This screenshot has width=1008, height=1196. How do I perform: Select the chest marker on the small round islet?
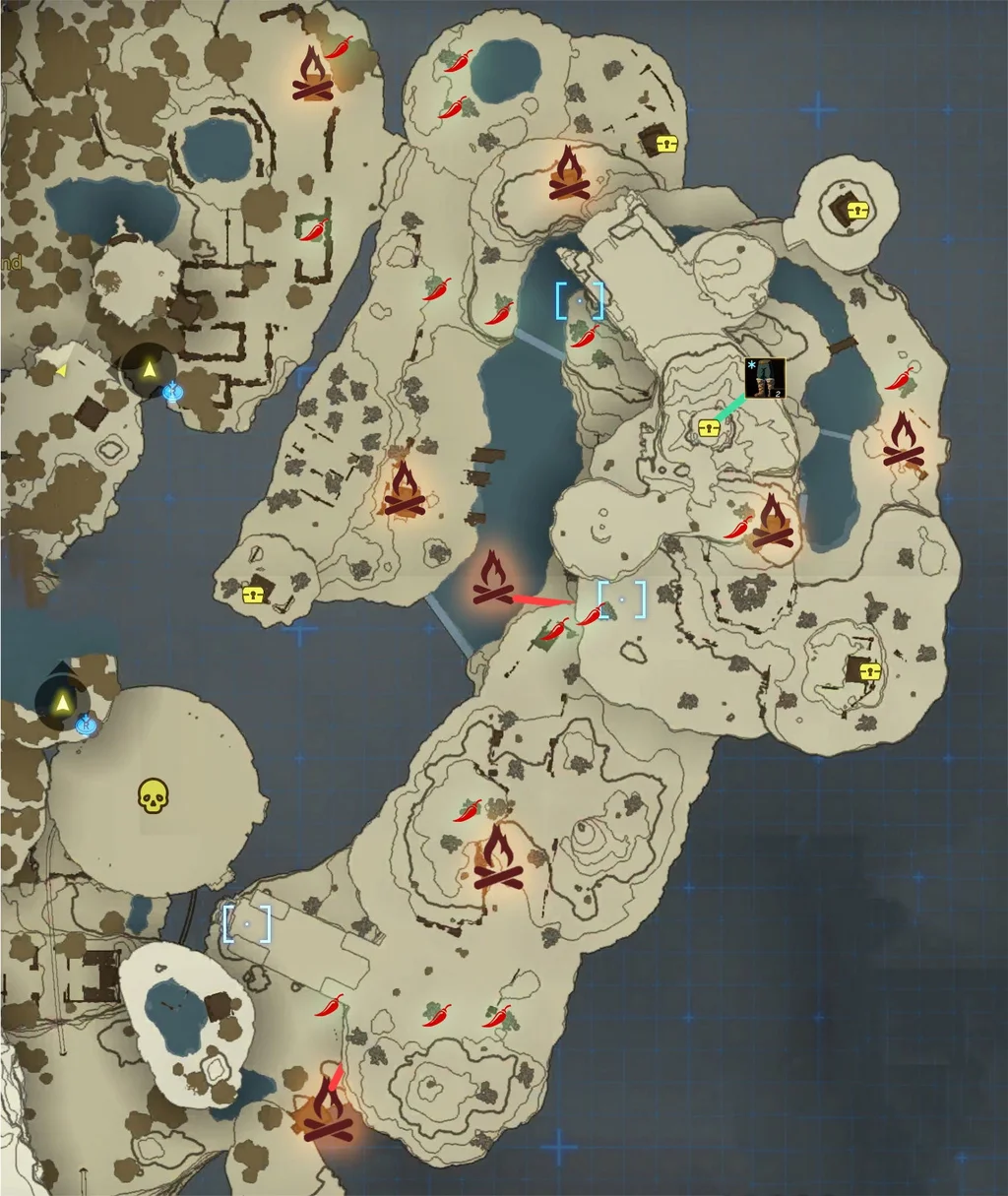tap(858, 210)
